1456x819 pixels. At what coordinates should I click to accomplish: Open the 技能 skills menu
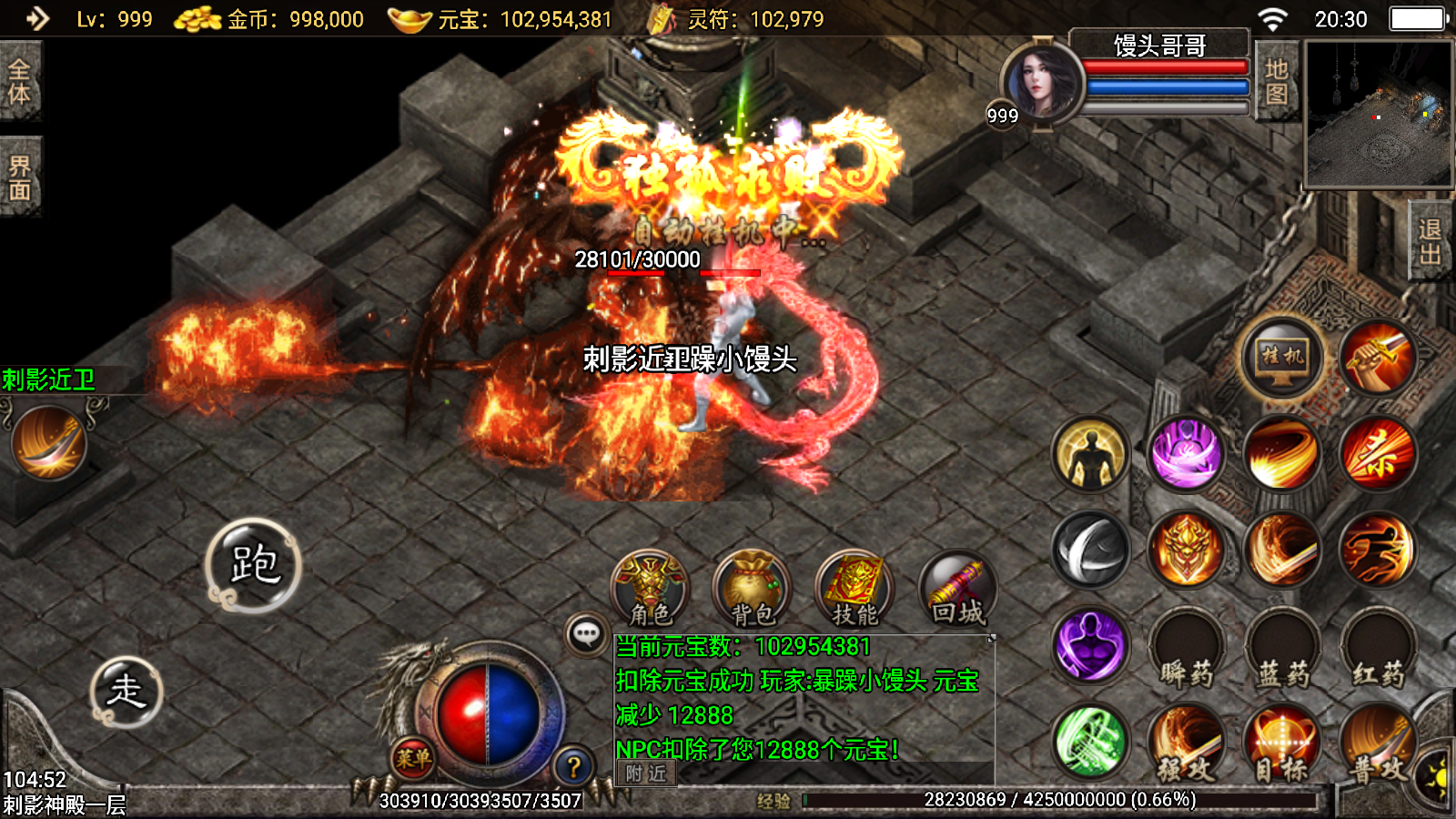pyautogui.click(x=854, y=591)
